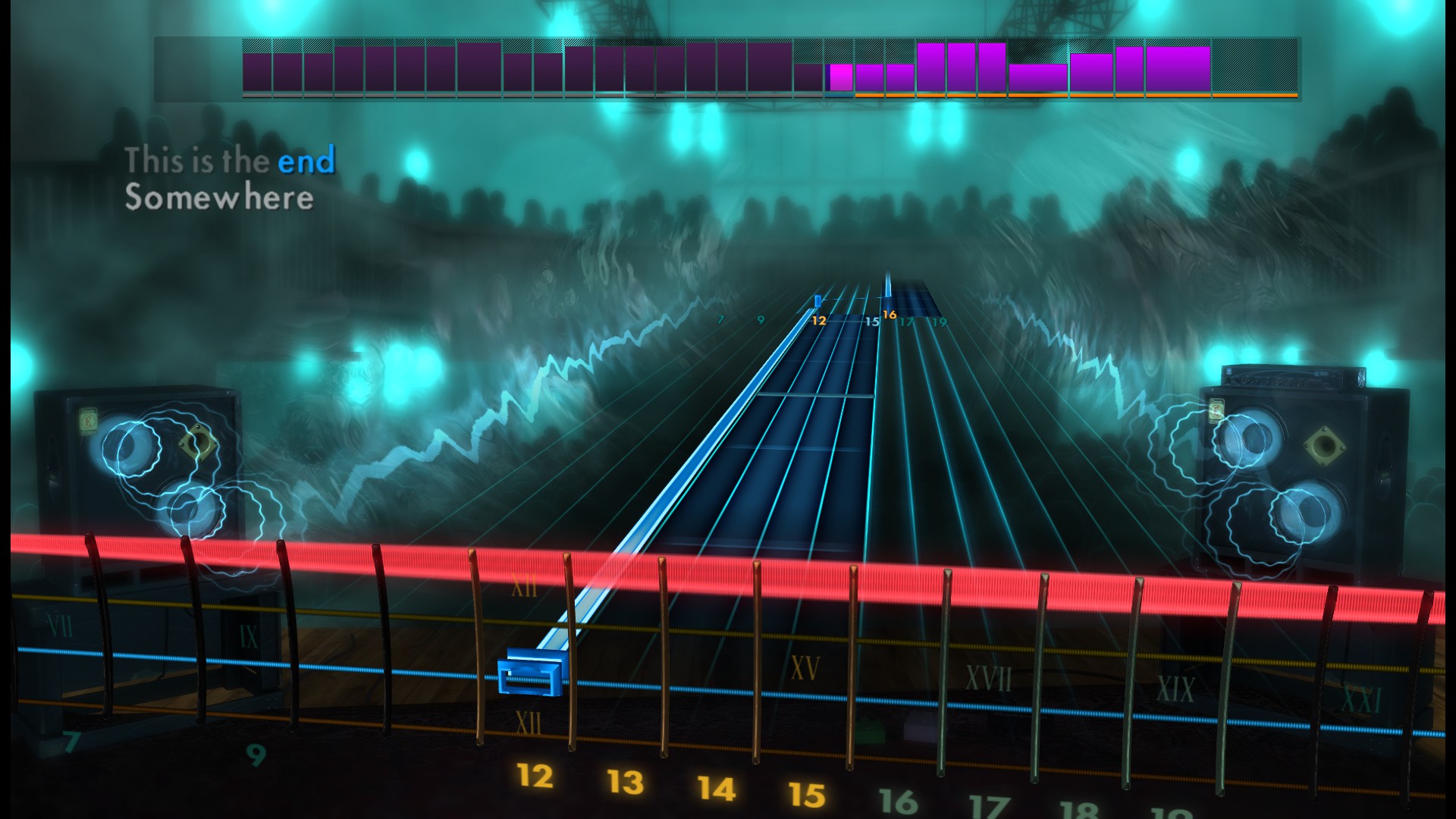The height and width of the screenshot is (819, 1456).
Task: Select the small magenta segment mid-timeline
Action: pos(839,76)
